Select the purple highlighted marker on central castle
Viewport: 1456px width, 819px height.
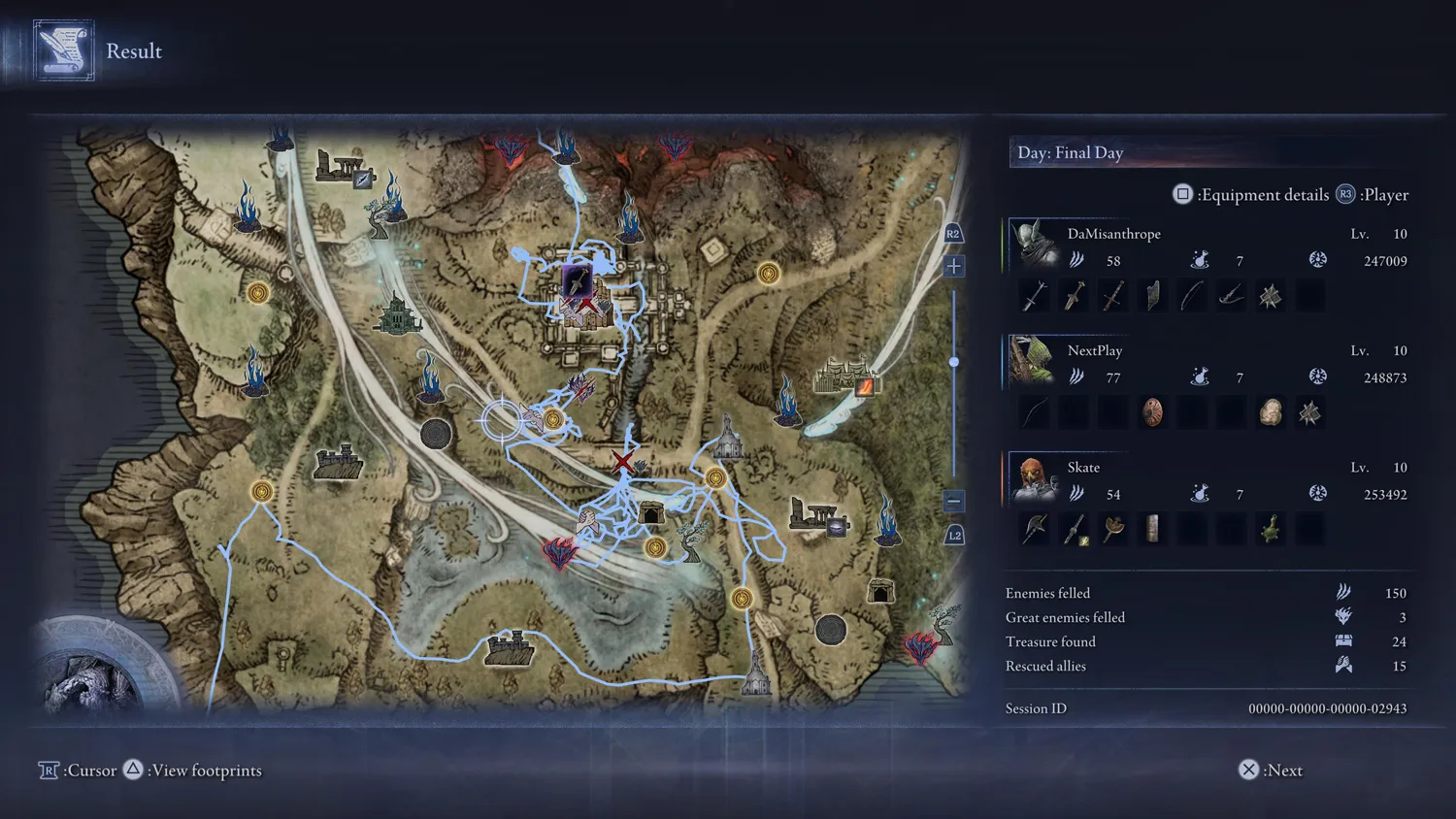tap(577, 282)
